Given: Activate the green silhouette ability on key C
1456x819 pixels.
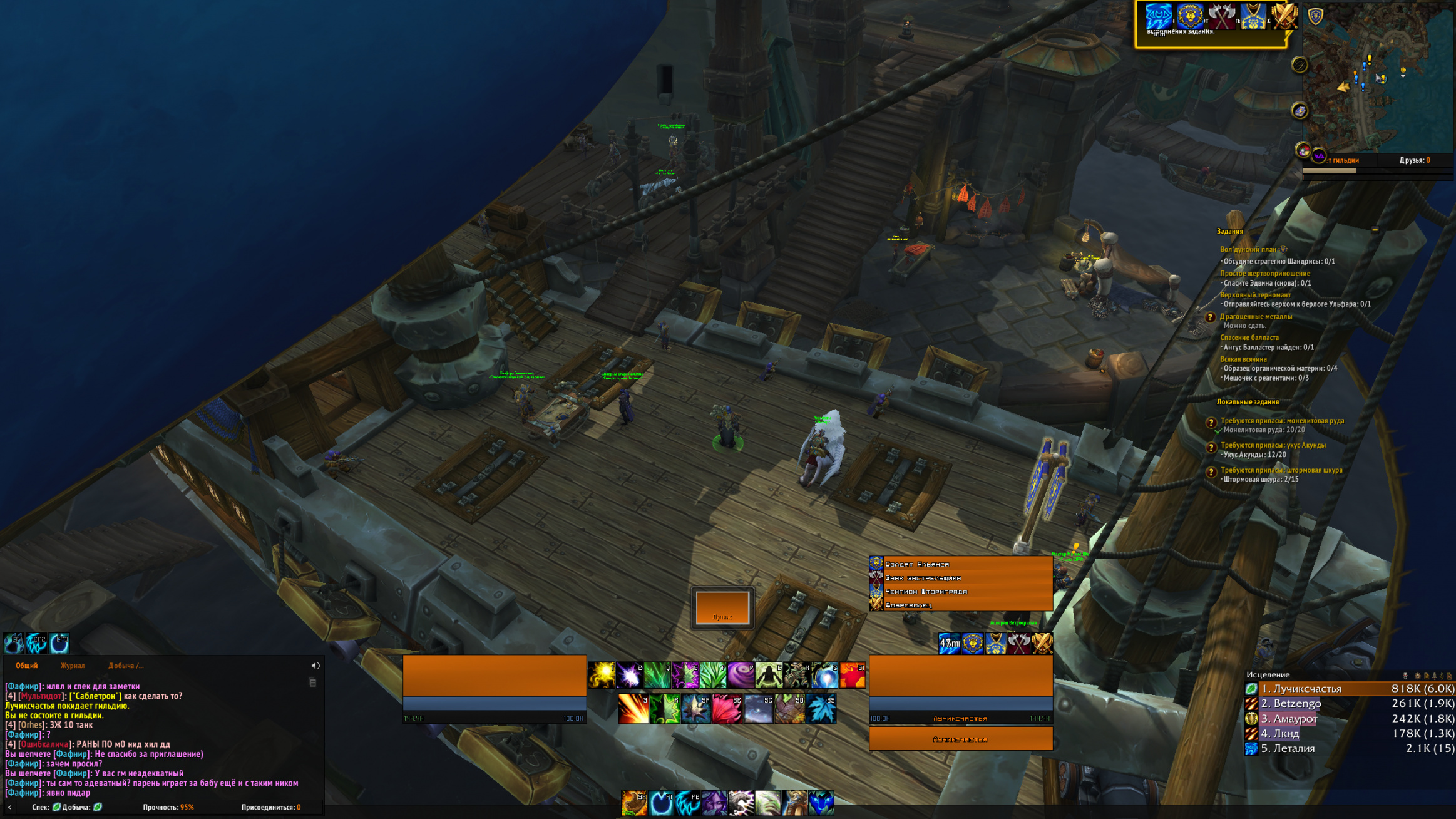Looking at the screenshot, I should (769, 675).
